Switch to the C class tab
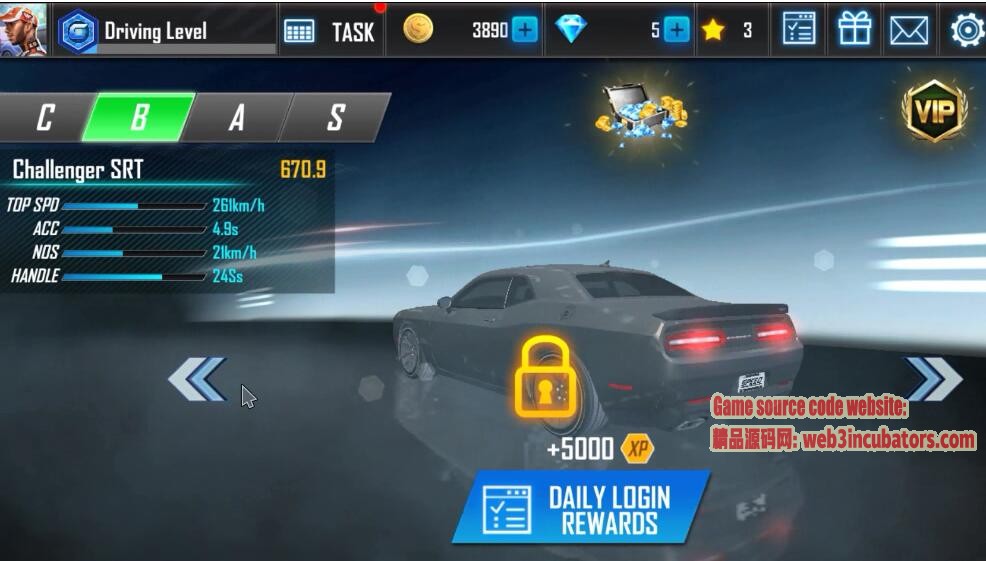This screenshot has width=986, height=561. point(45,118)
